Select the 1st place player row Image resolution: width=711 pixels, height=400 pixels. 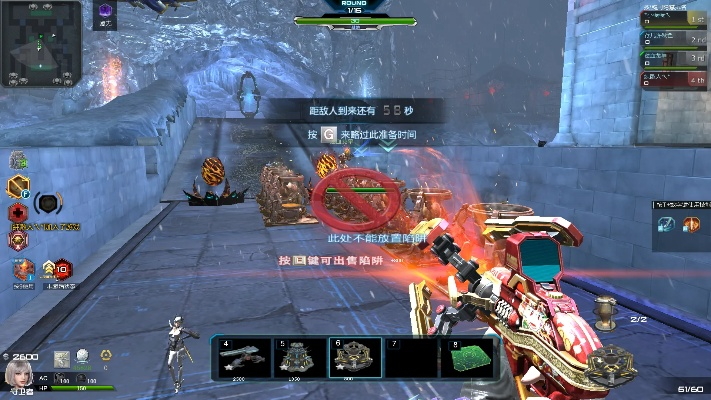point(674,17)
